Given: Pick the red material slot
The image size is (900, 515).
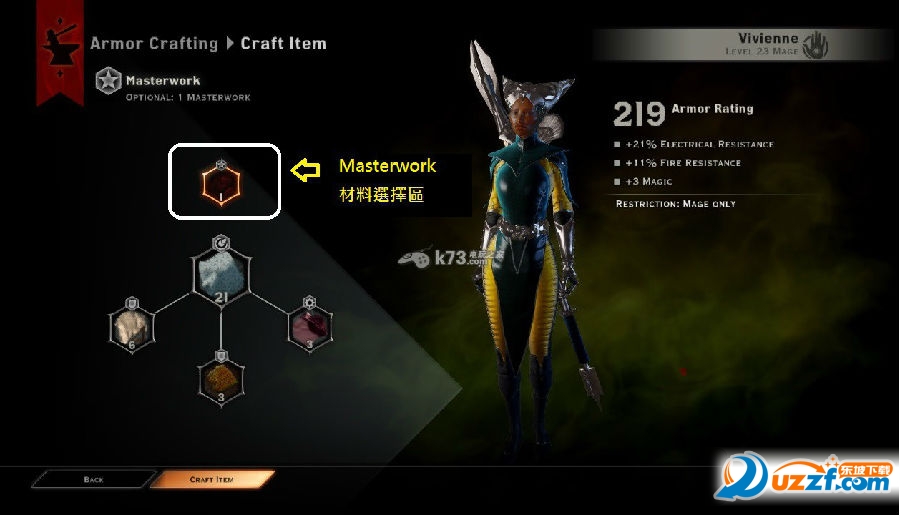Looking at the screenshot, I should [308, 326].
